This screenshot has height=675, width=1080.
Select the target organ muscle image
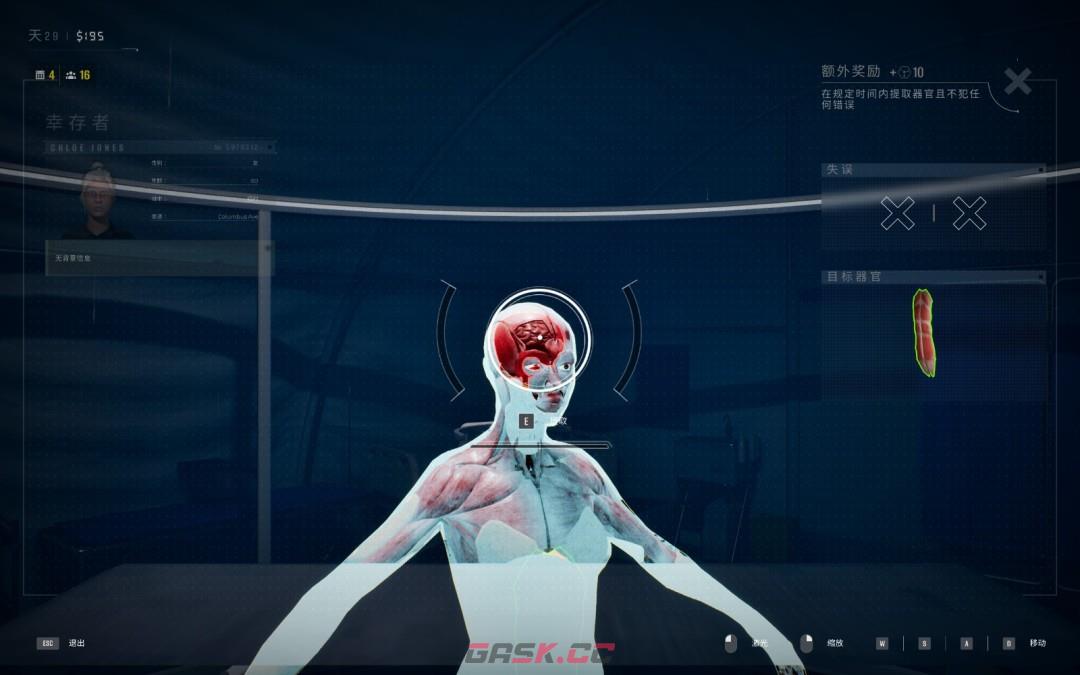[925, 333]
